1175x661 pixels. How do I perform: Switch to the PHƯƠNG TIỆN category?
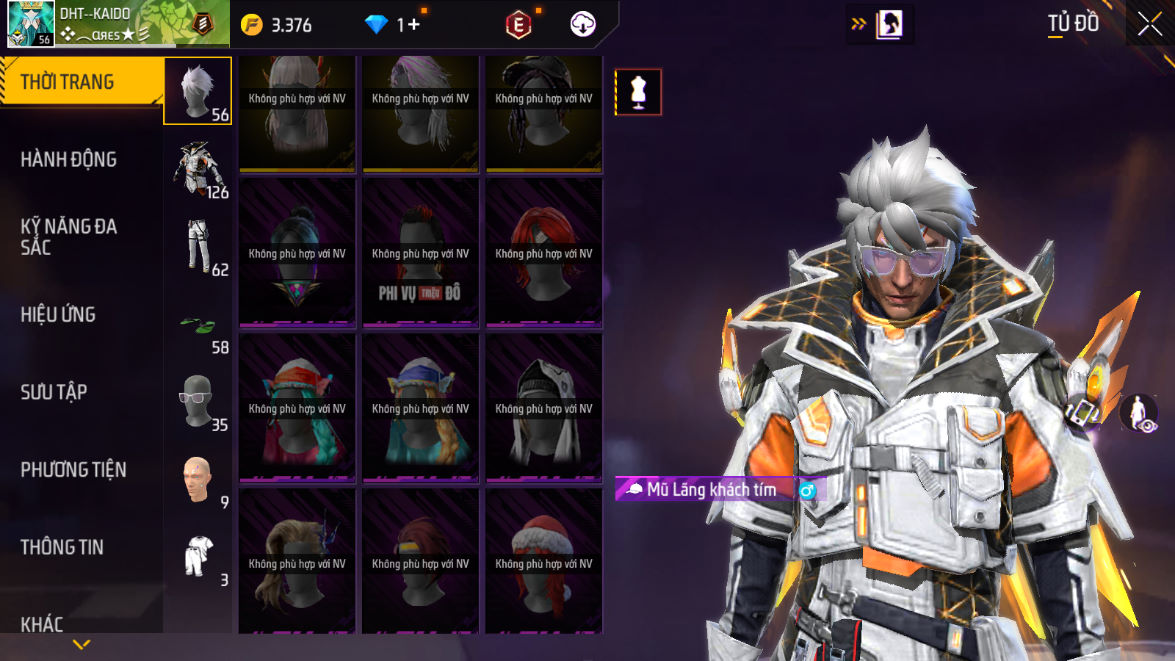(x=73, y=469)
